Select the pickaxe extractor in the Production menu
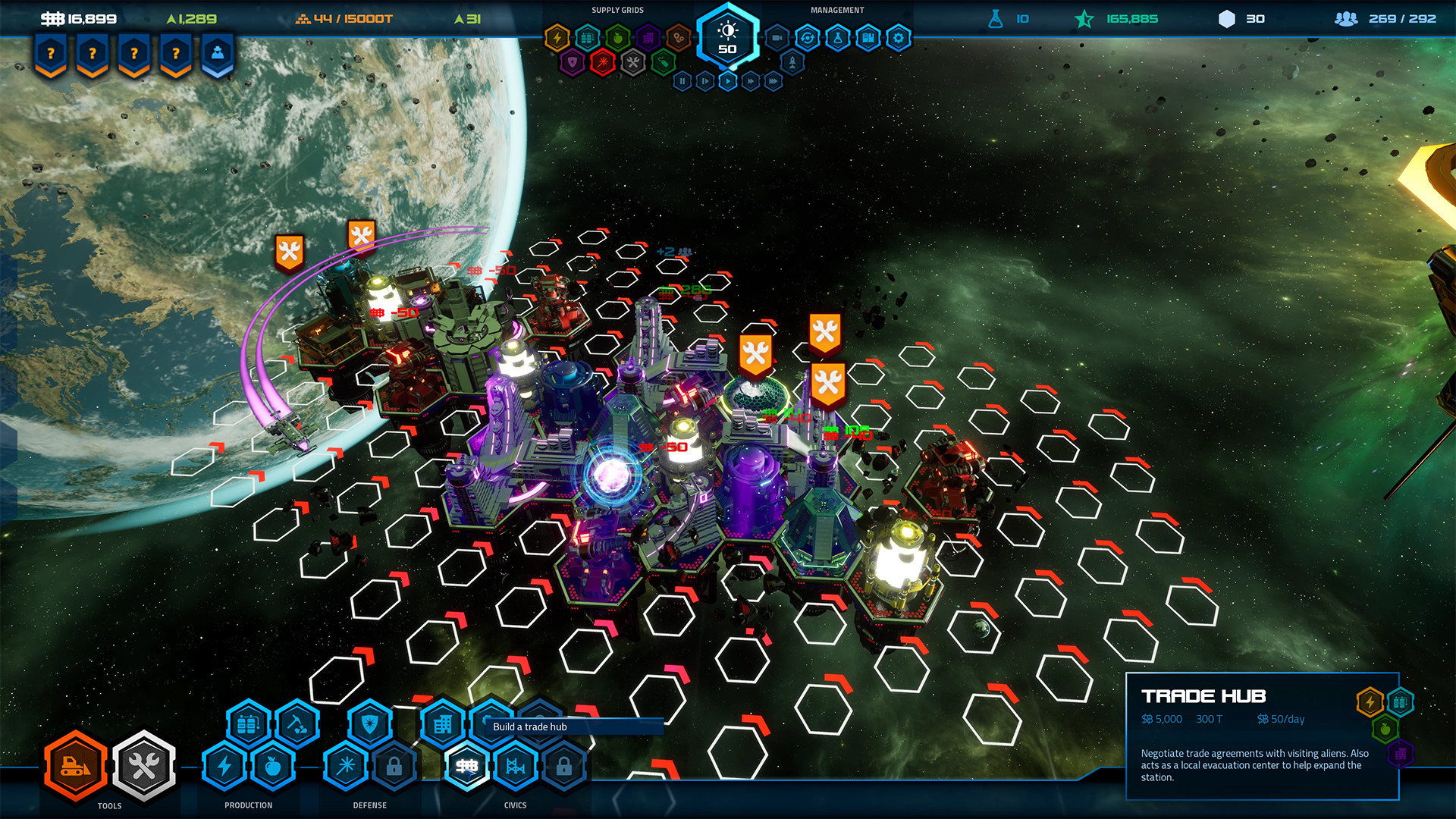 297,726
